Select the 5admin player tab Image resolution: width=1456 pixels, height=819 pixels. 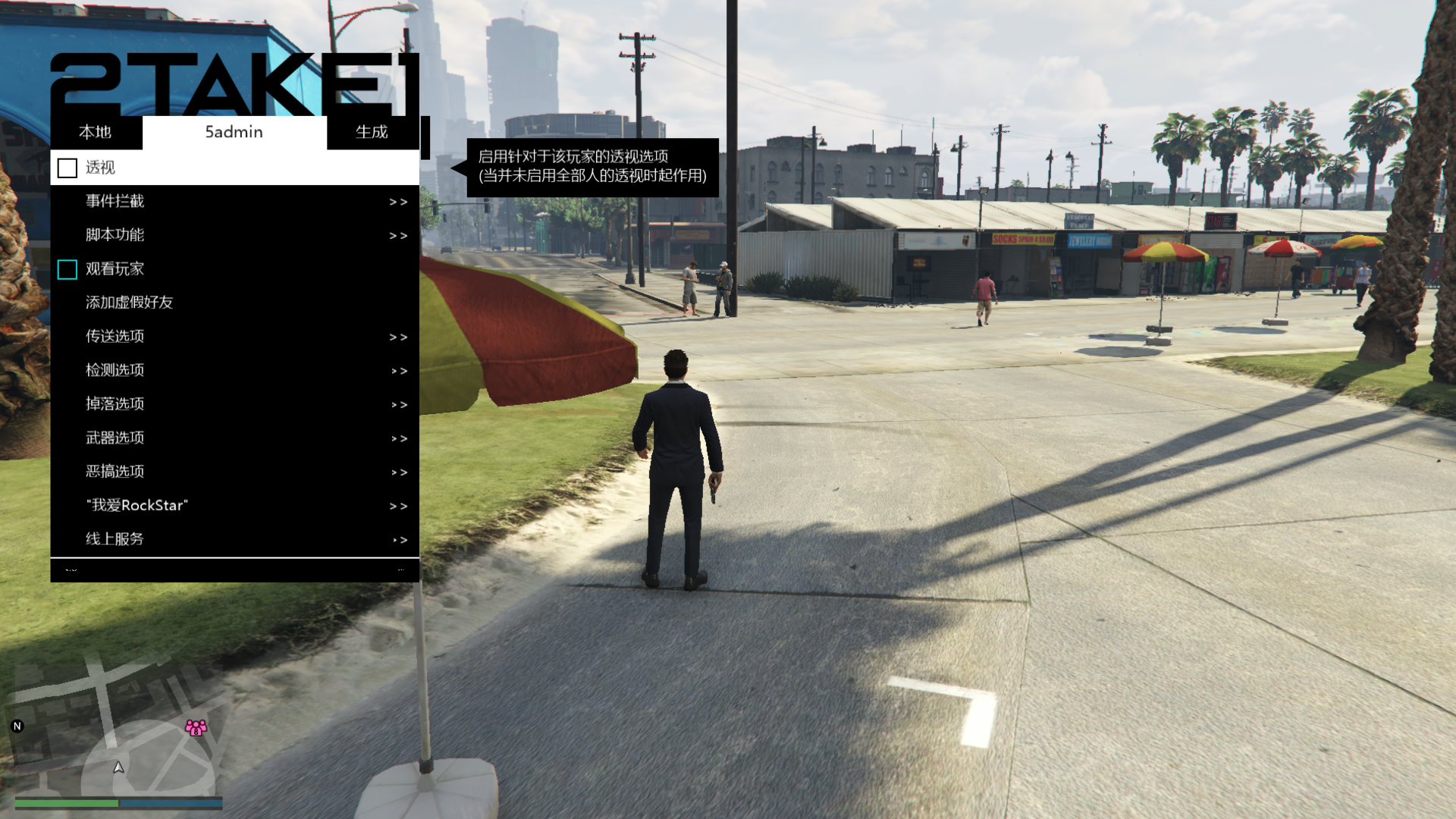[233, 132]
